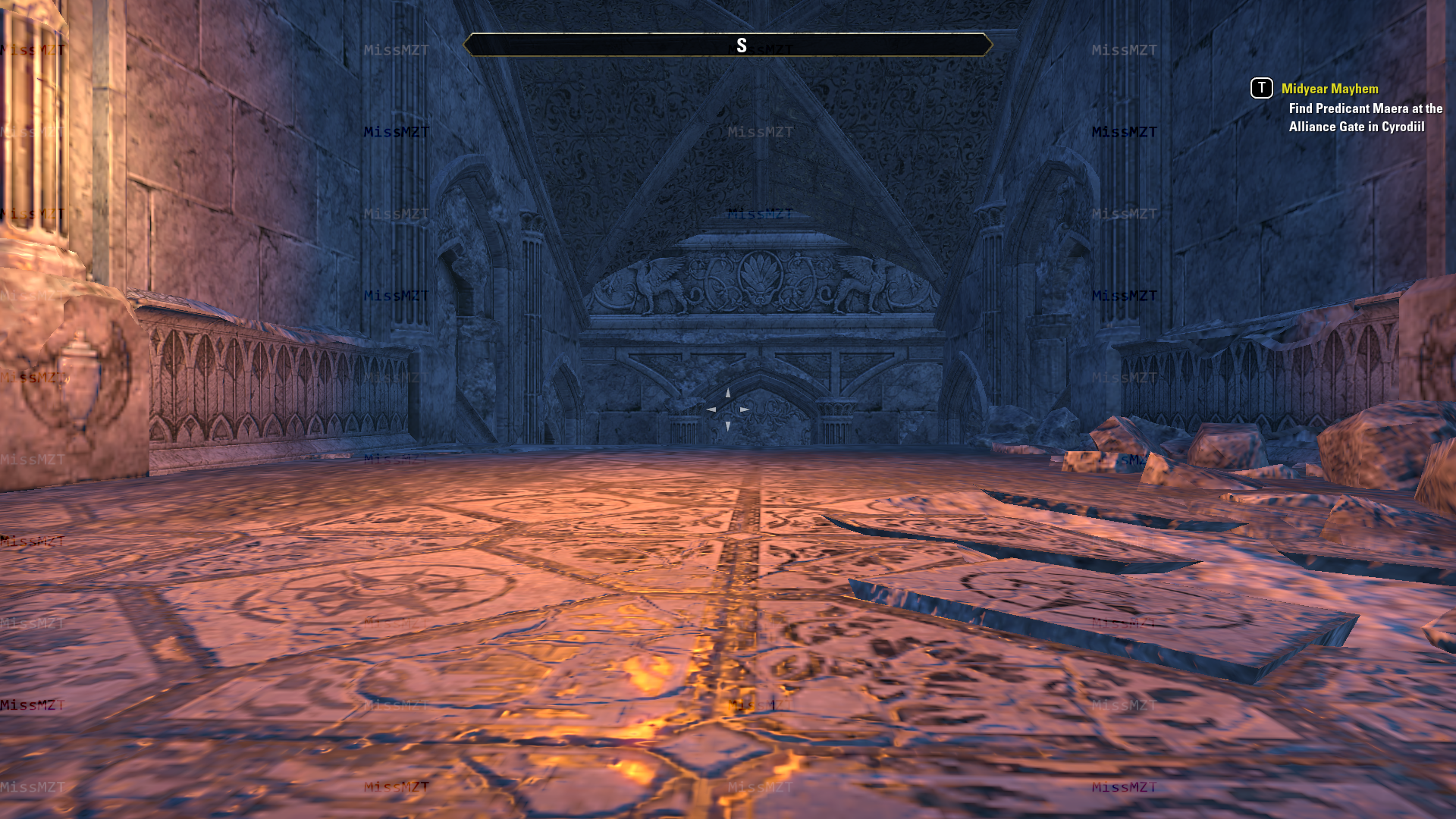Click the right arrow of the center reticle

[x=745, y=409]
